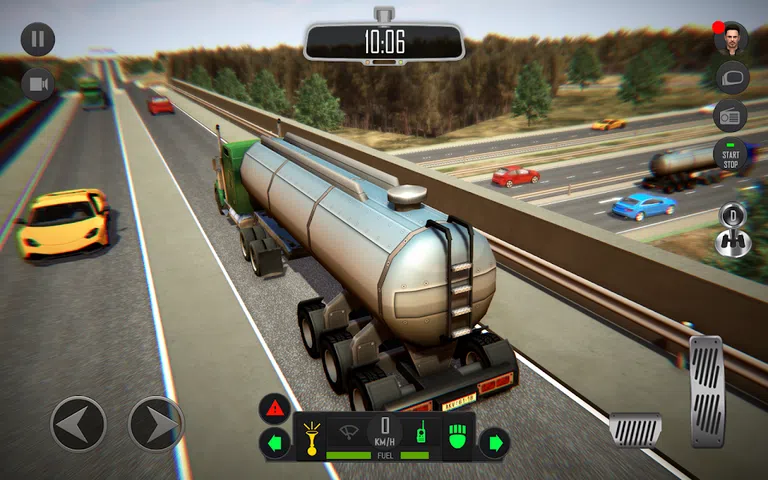Toggle the green headlights icon
The height and width of the screenshot is (480, 768).
(457, 436)
